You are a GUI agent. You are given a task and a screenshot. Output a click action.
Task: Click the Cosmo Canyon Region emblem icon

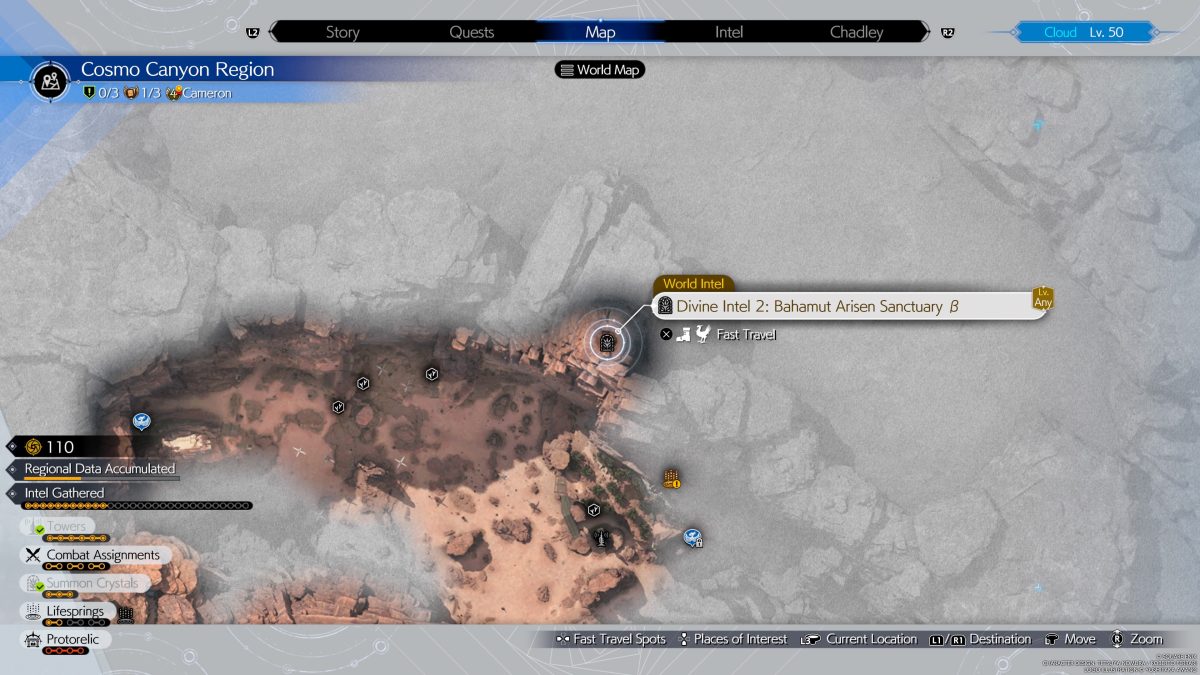[x=50, y=79]
